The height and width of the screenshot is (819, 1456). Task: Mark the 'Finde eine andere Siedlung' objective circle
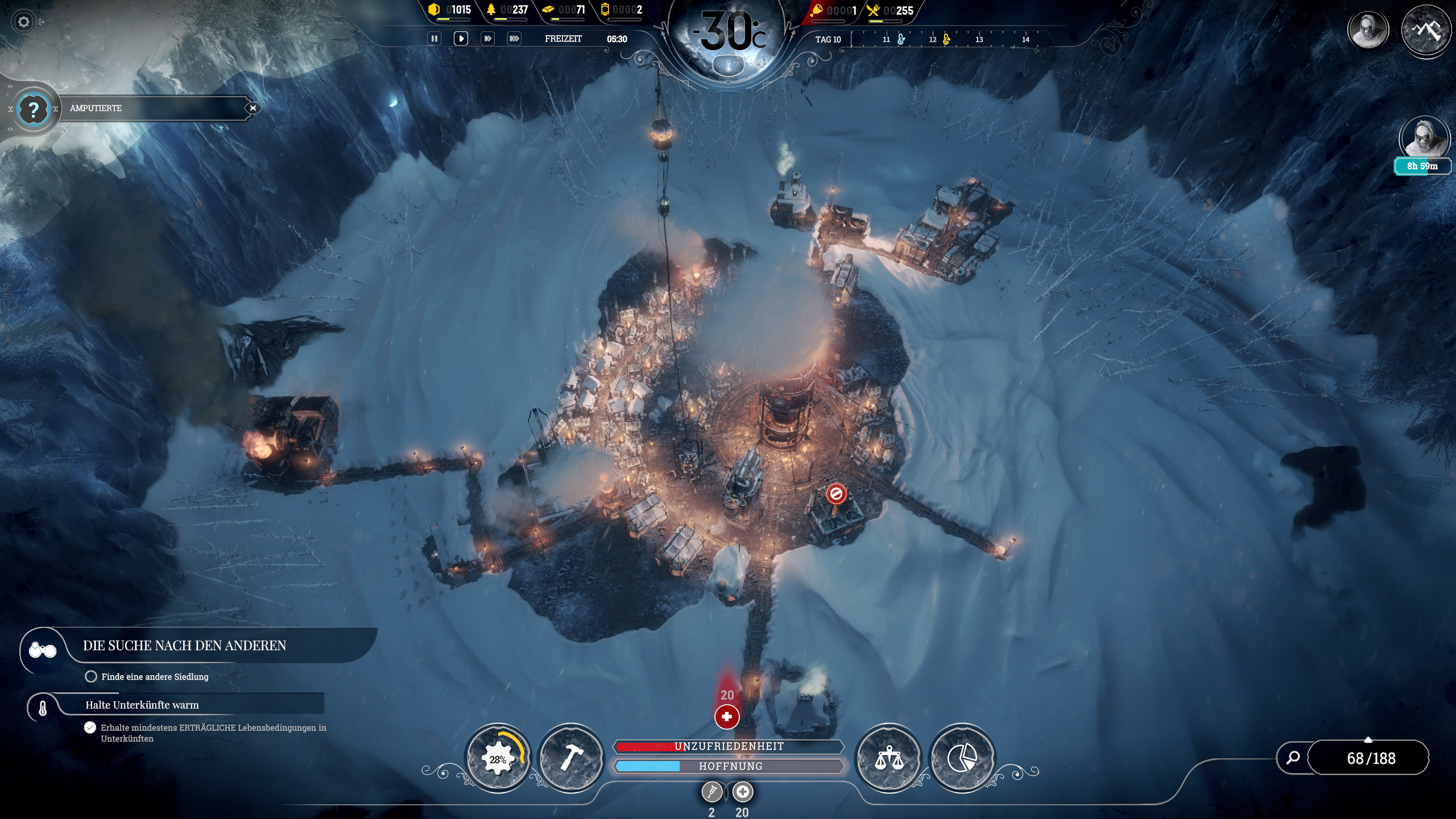coord(91,677)
